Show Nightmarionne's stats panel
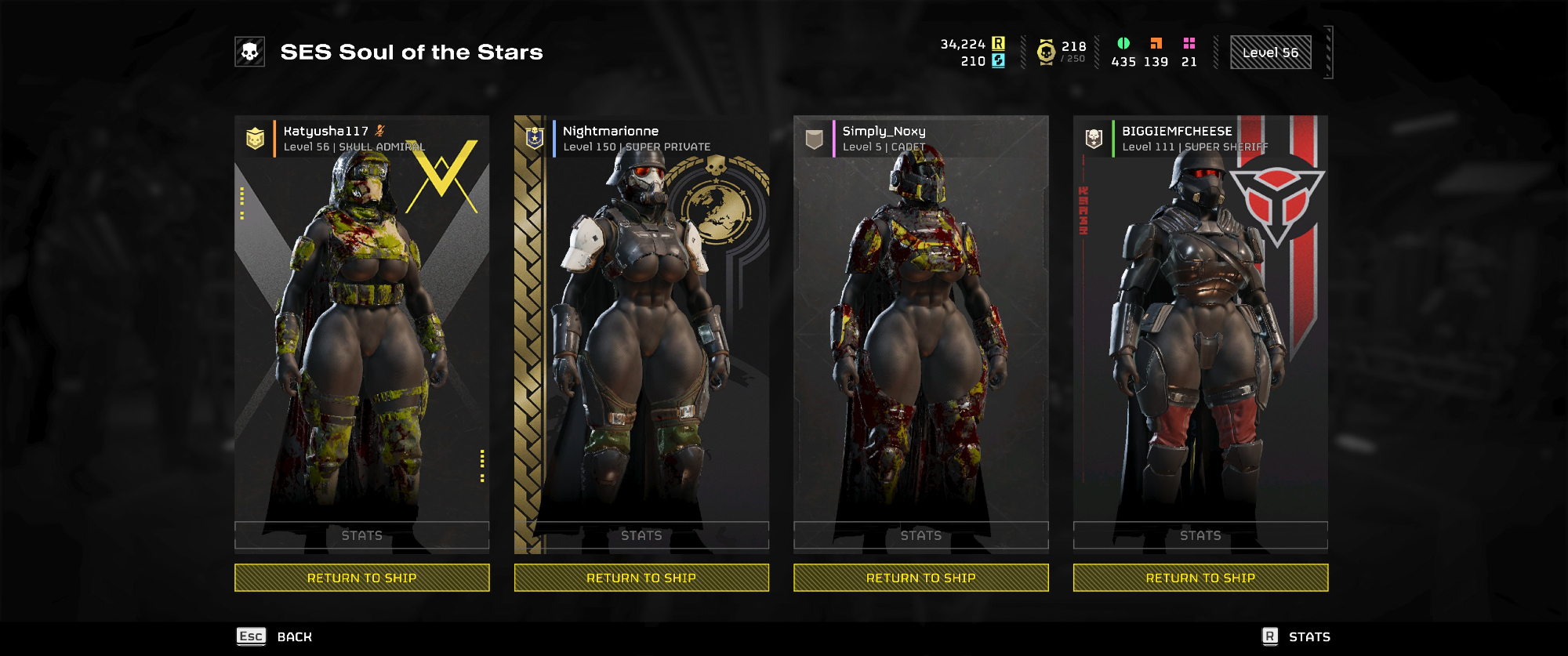 (x=641, y=535)
